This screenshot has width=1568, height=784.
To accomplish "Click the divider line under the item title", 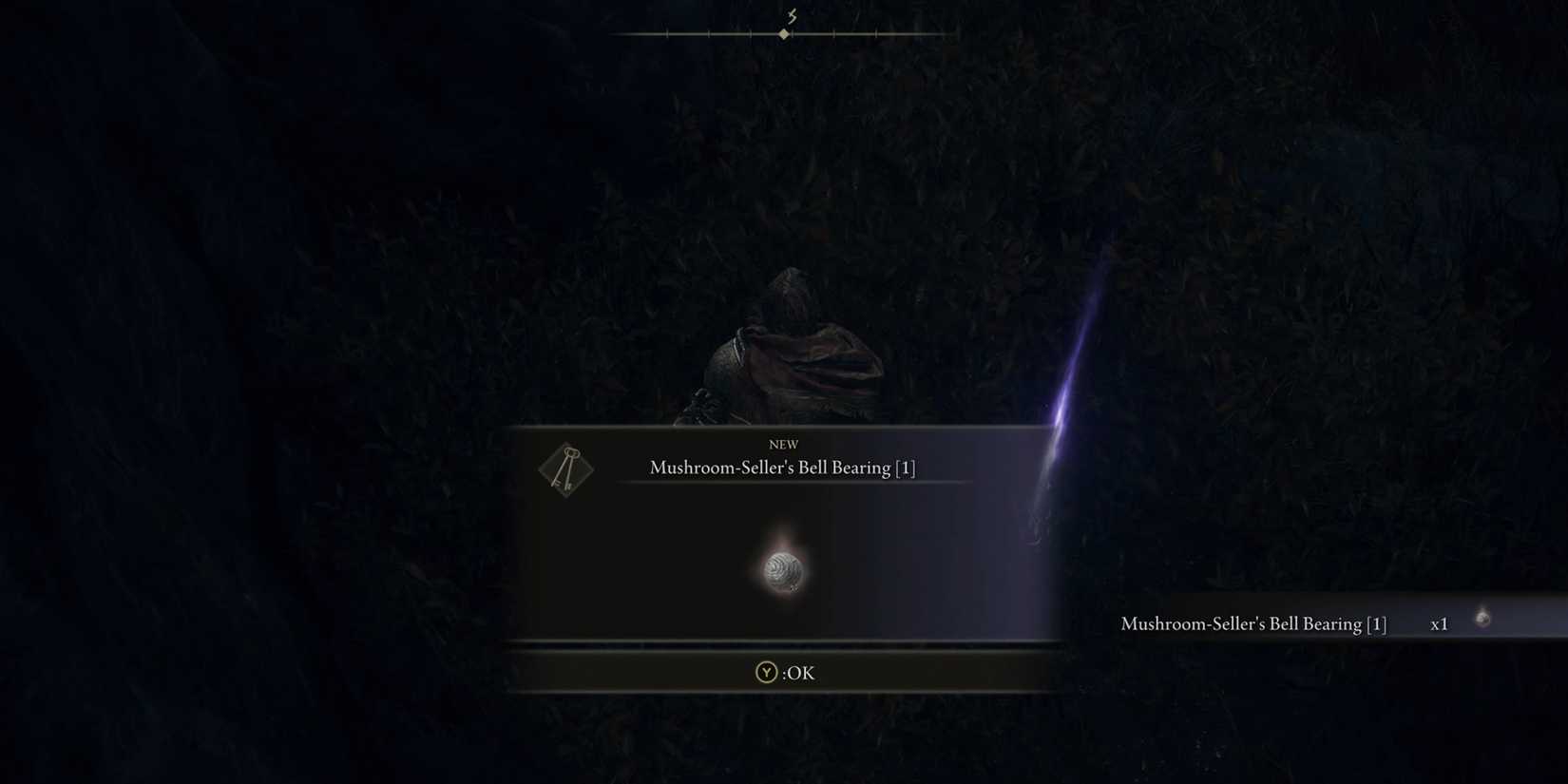I will pyautogui.click(x=783, y=483).
